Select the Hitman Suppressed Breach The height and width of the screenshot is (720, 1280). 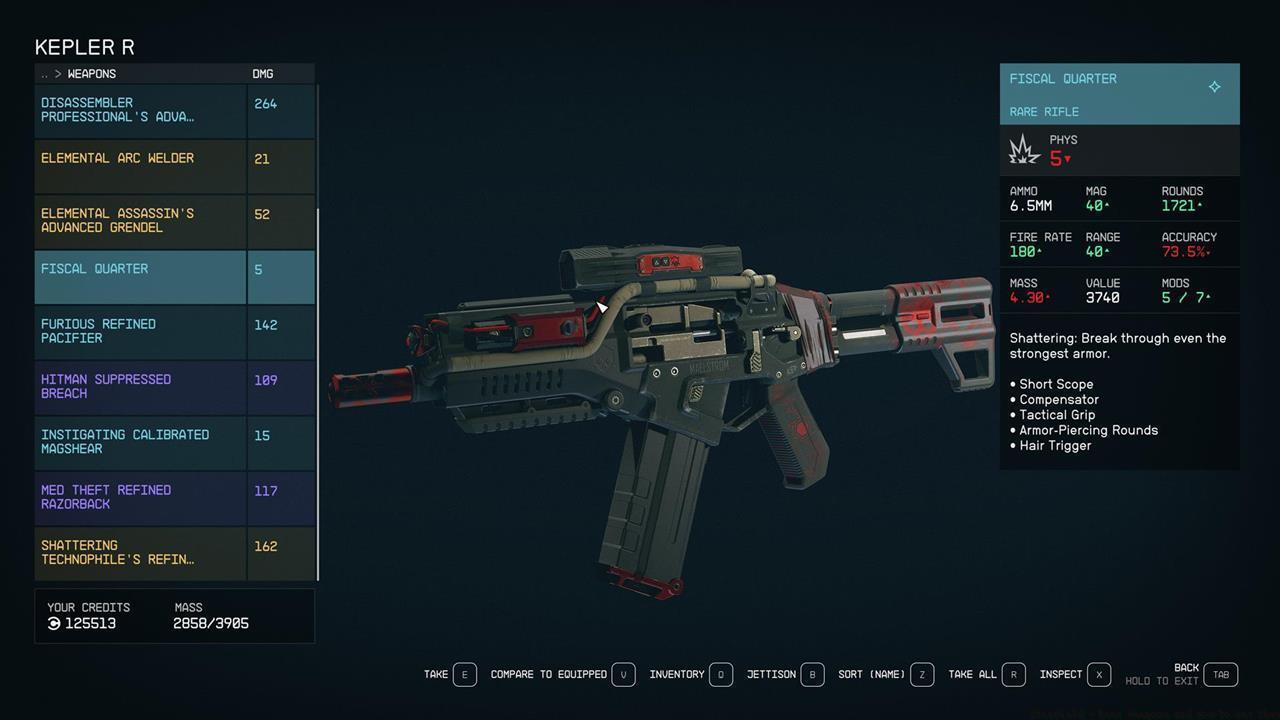(140, 387)
